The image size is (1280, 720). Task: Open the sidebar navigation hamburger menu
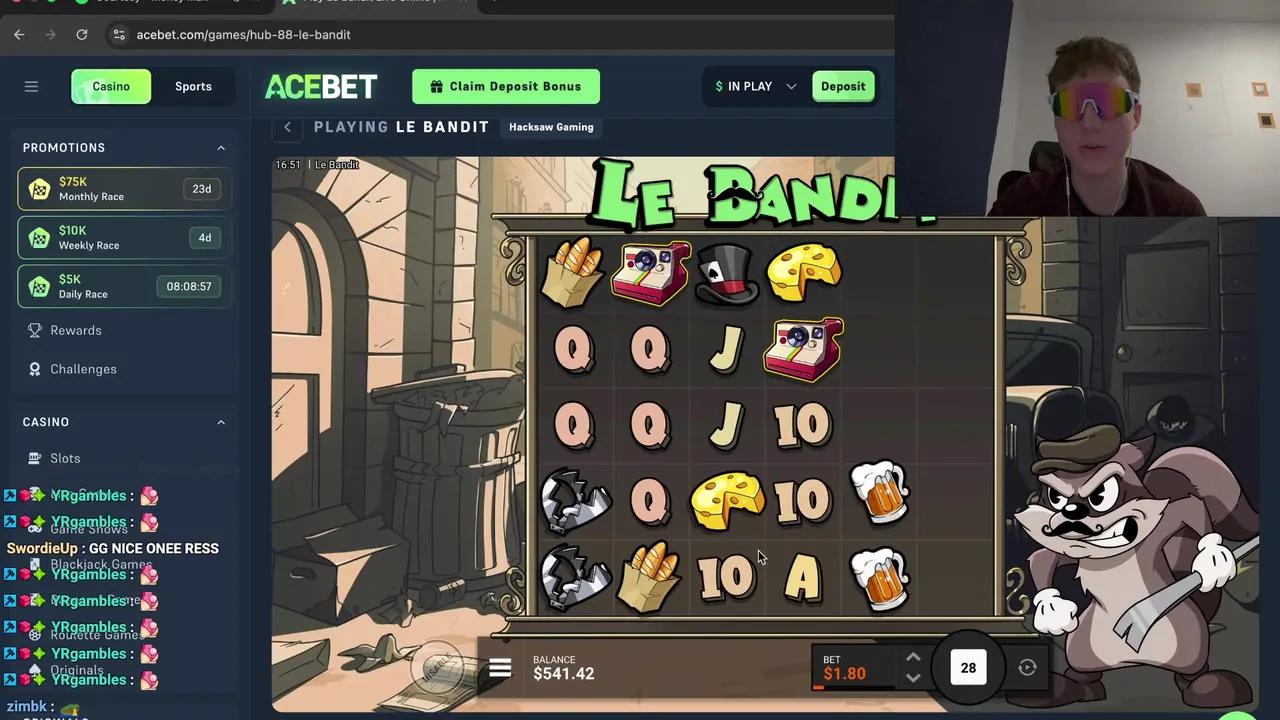pos(31,86)
